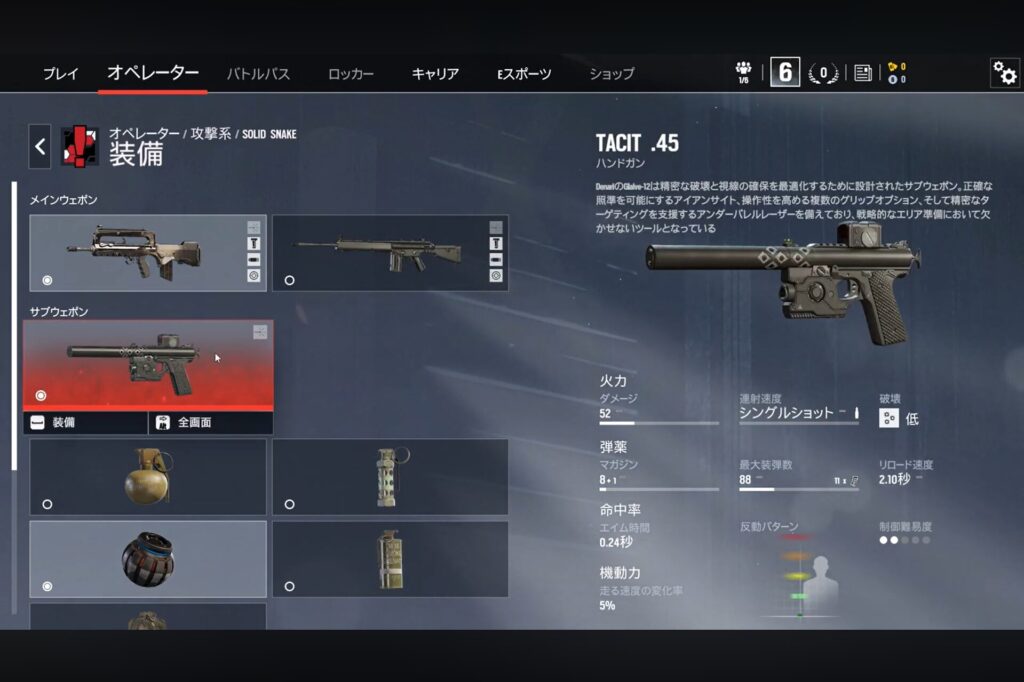Click the 装備 equip button
This screenshot has width=1024, height=682.
click(x=86, y=423)
